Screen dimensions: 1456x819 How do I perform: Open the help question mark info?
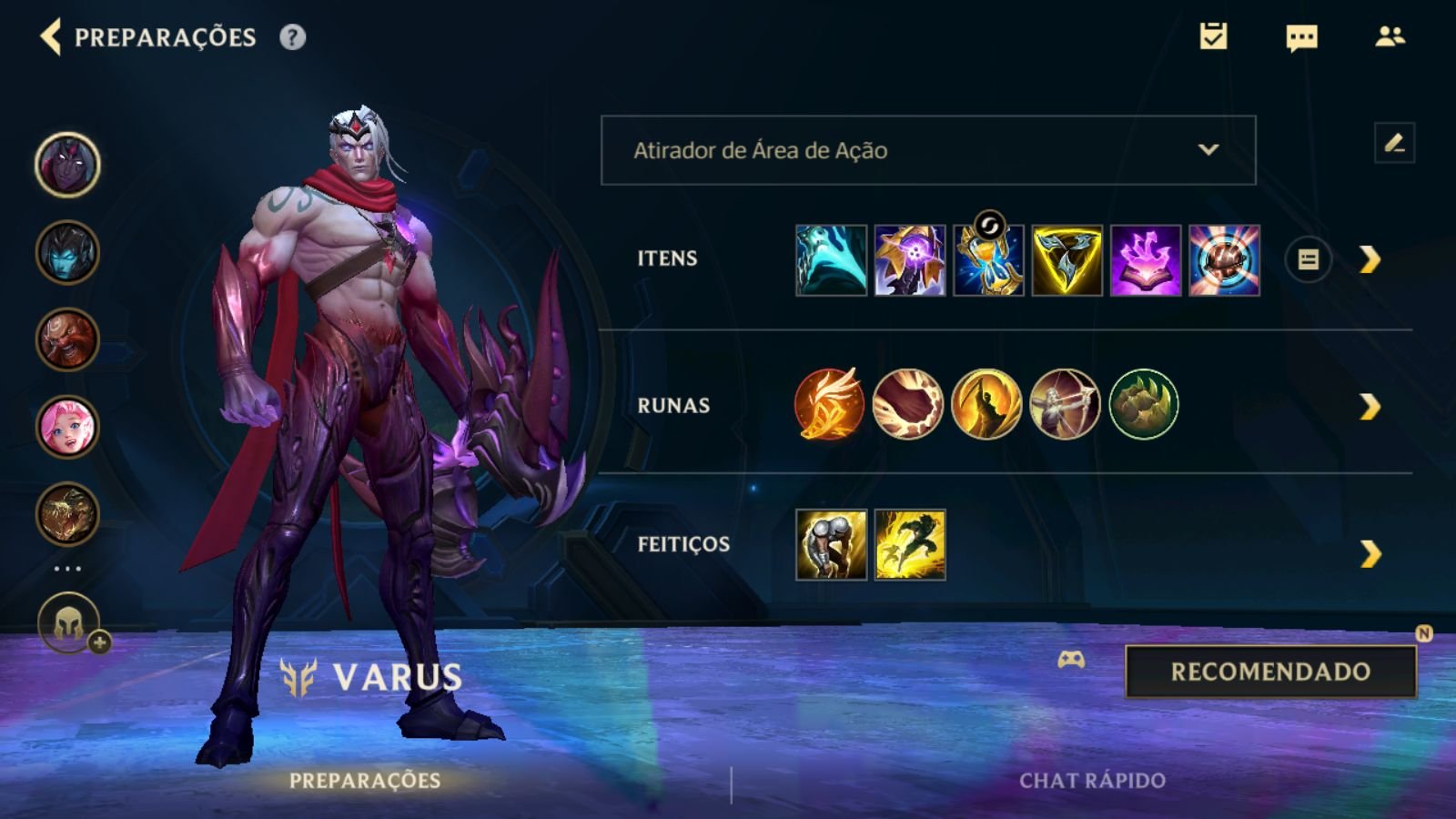tap(292, 37)
